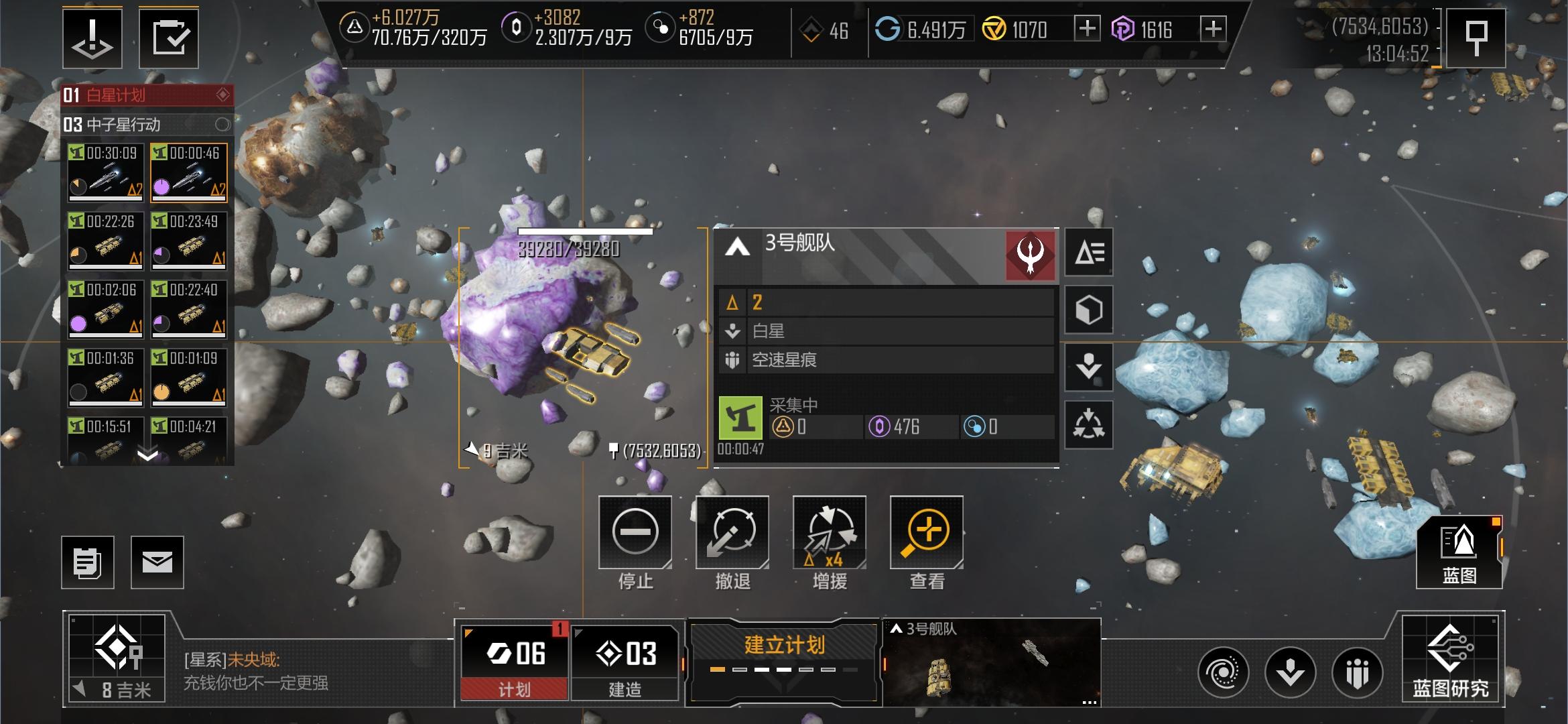Open the map pin bookmark button

[x=1476, y=38]
